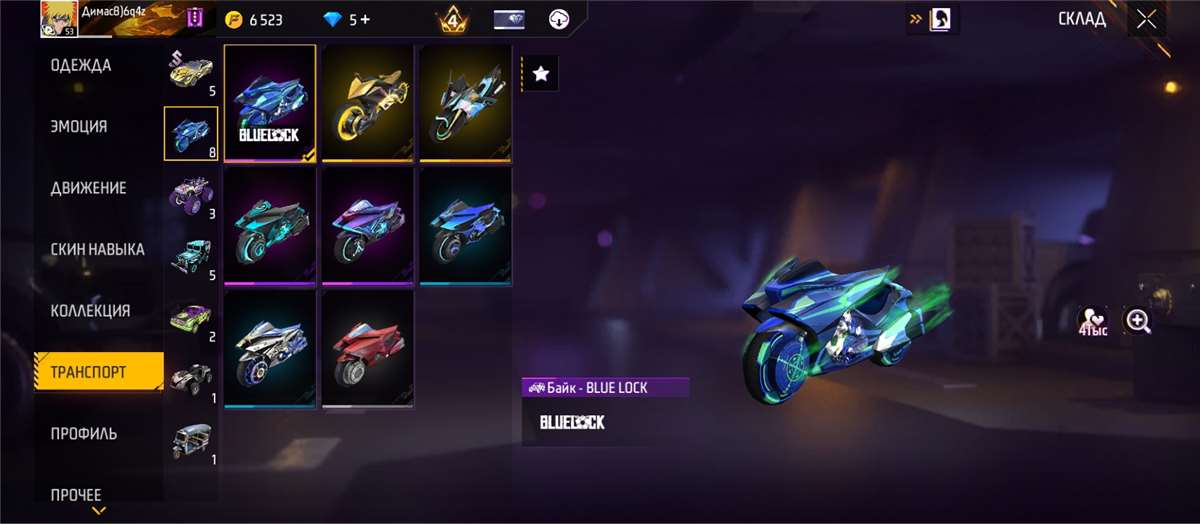Select the ДВИЖЕНИЕ category
The width and height of the screenshot is (1200, 524).
[89, 188]
